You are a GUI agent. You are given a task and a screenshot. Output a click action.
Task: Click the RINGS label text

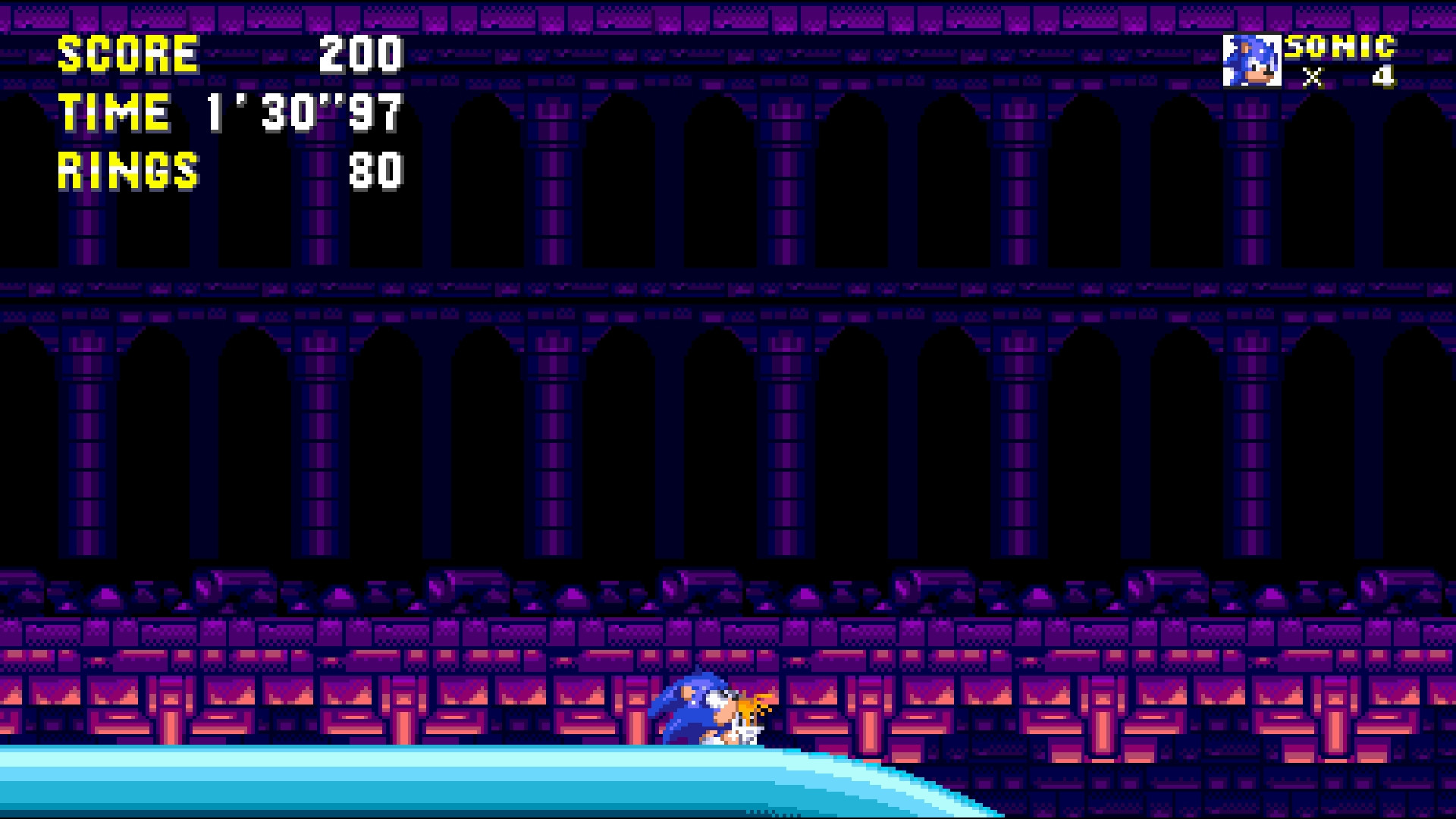tap(127, 171)
